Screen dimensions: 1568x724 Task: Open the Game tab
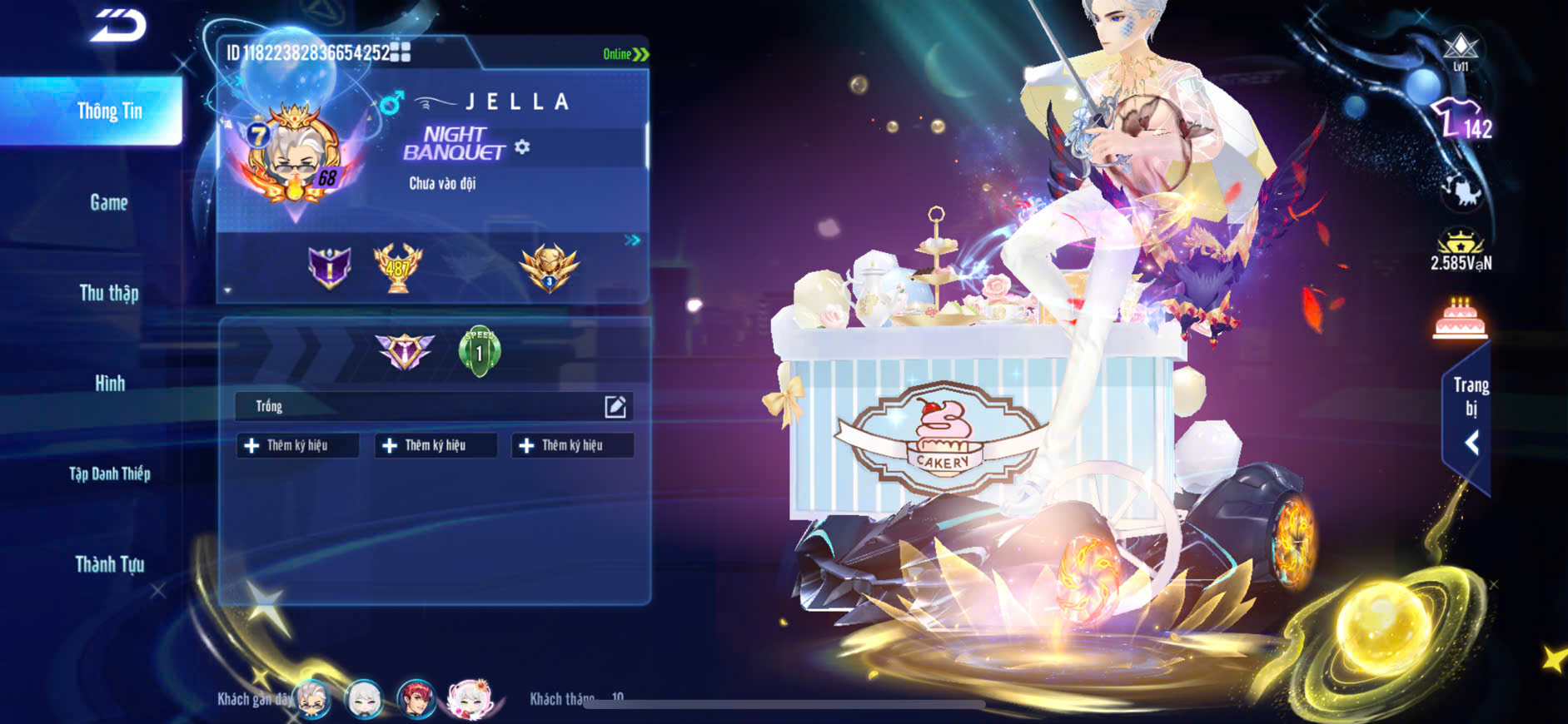(109, 202)
